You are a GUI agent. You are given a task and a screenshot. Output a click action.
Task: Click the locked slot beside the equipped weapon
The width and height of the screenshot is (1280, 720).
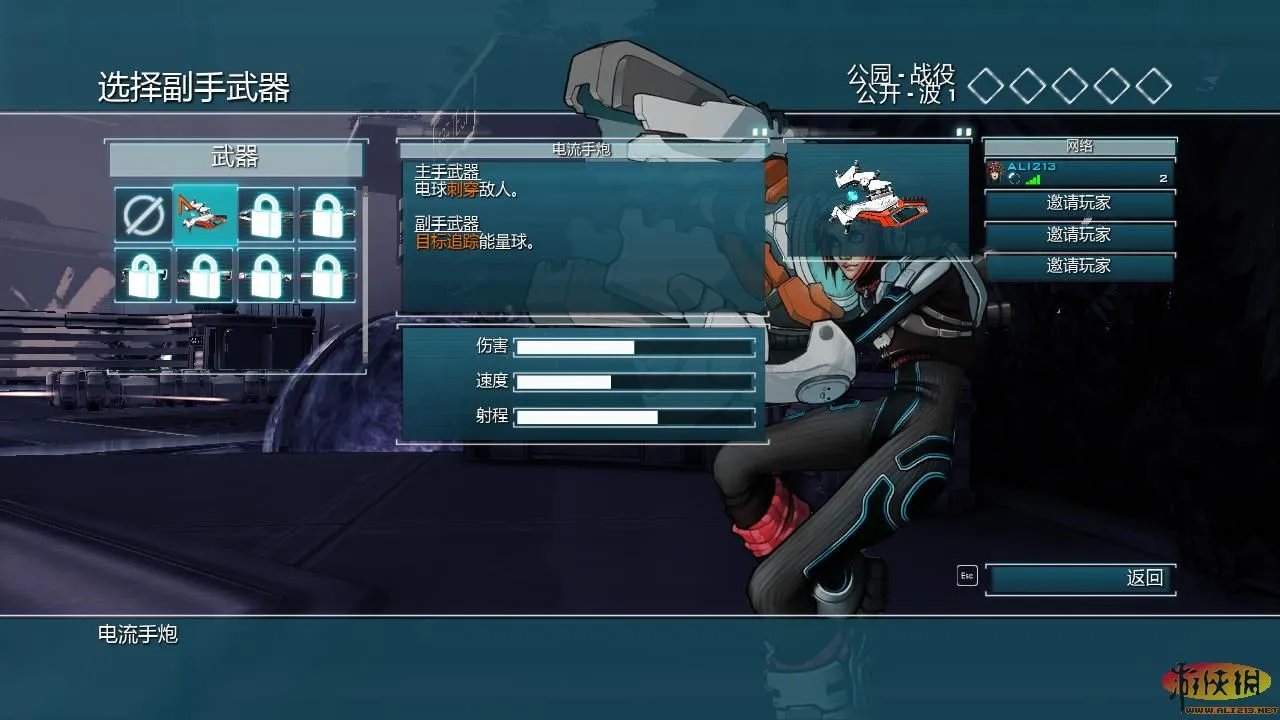coord(266,214)
